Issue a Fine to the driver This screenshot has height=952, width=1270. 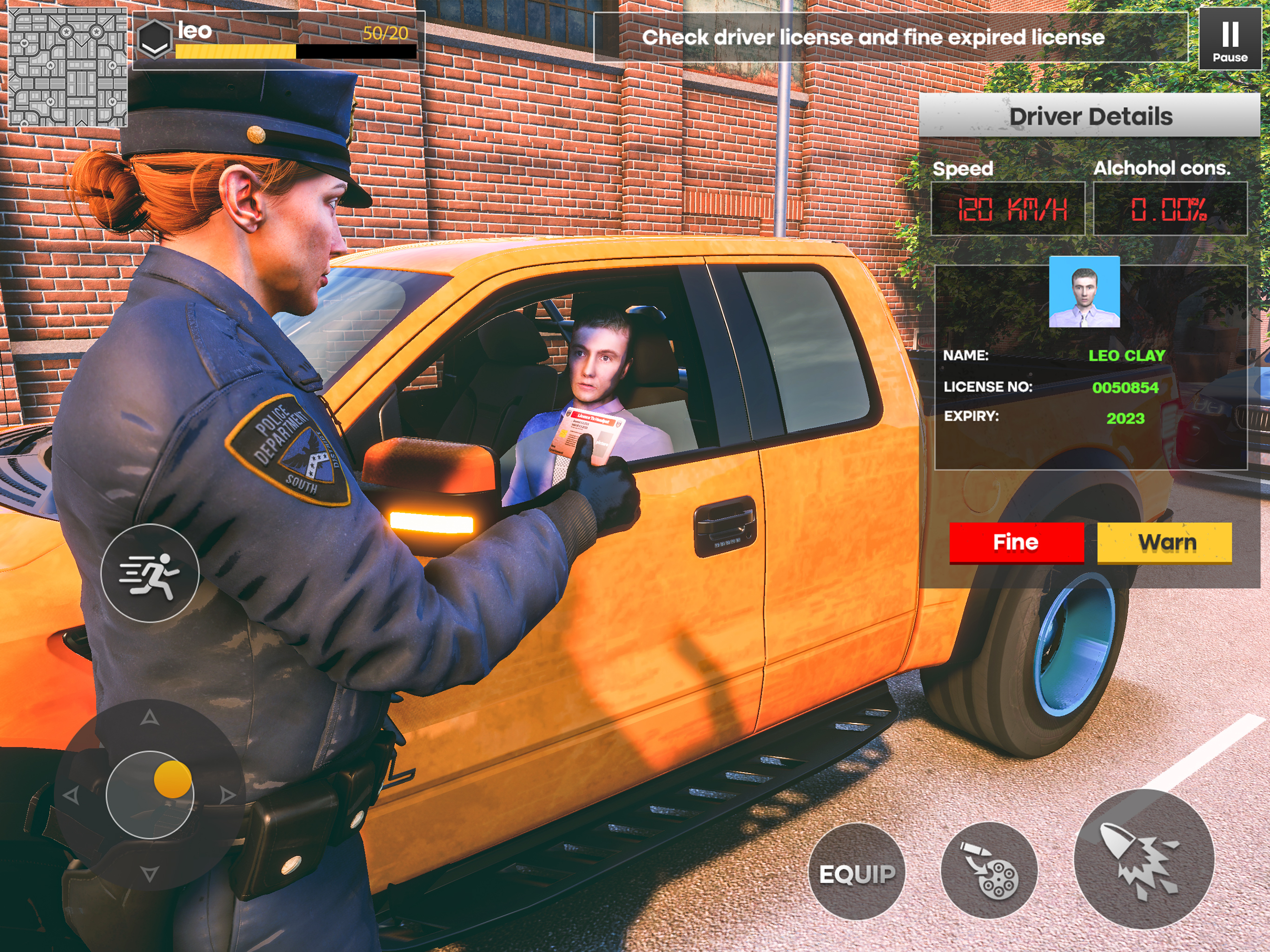(1016, 542)
